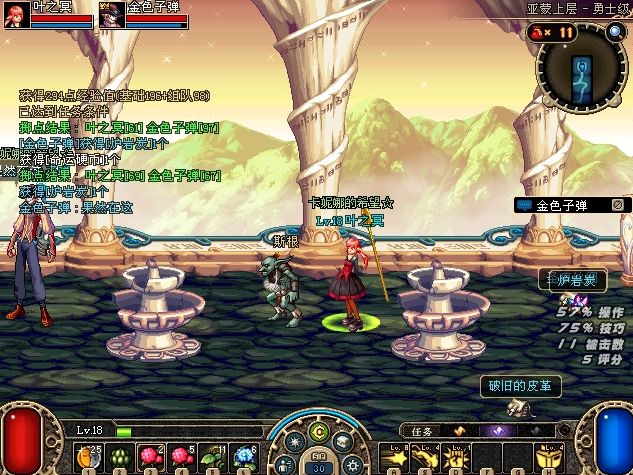Open the 庐岩炭 item drop label
The image size is (633, 475).
tap(573, 281)
